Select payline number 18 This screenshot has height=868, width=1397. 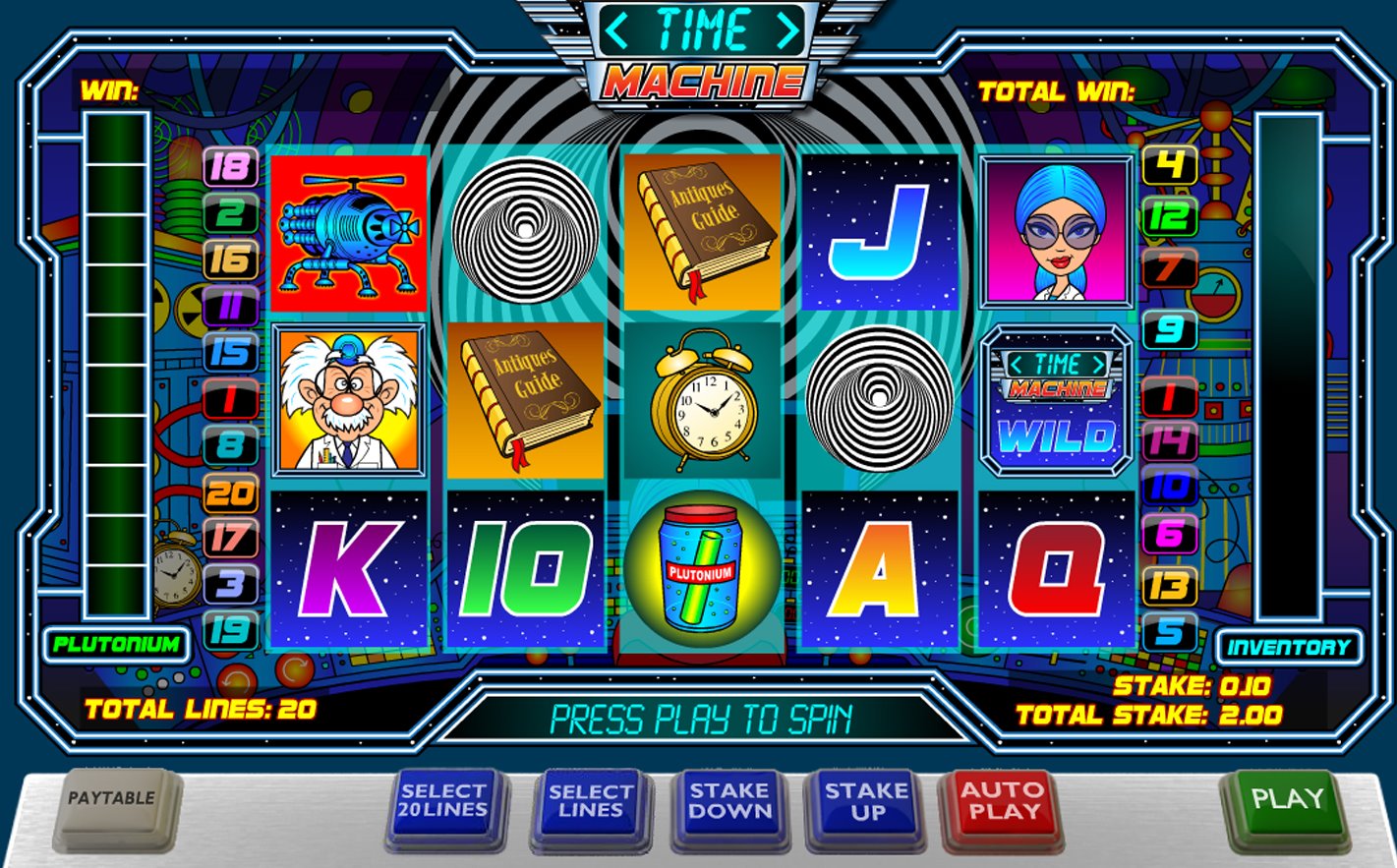pyautogui.click(x=230, y=167)
